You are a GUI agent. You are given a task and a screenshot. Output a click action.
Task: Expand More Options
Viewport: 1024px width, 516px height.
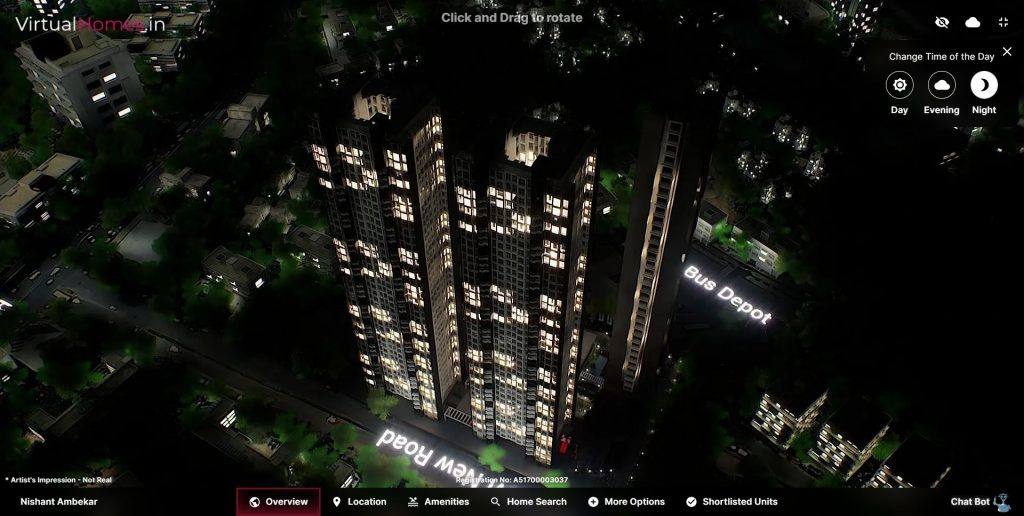[626, 502]
